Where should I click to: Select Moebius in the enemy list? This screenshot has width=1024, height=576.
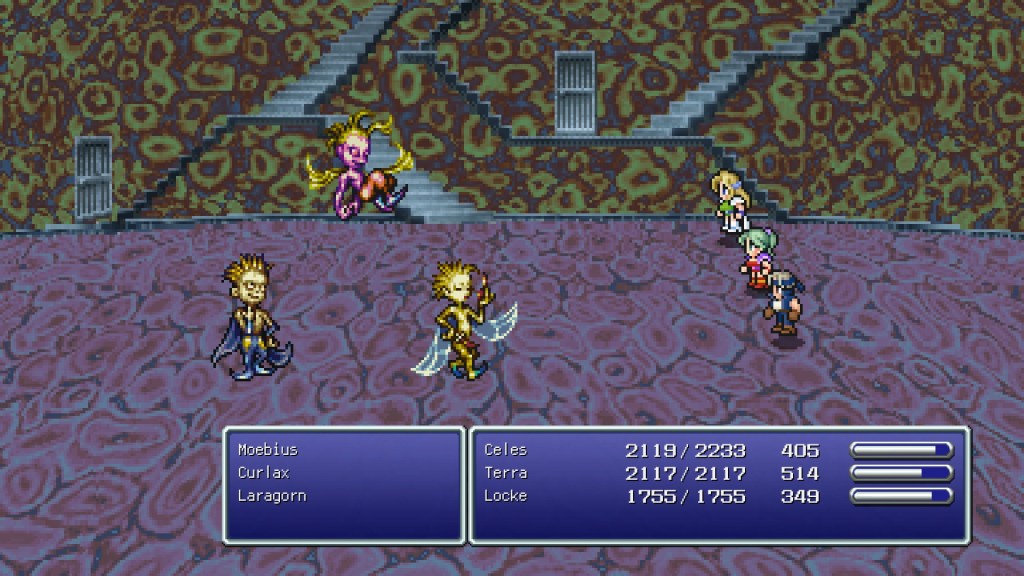(267, 450)
